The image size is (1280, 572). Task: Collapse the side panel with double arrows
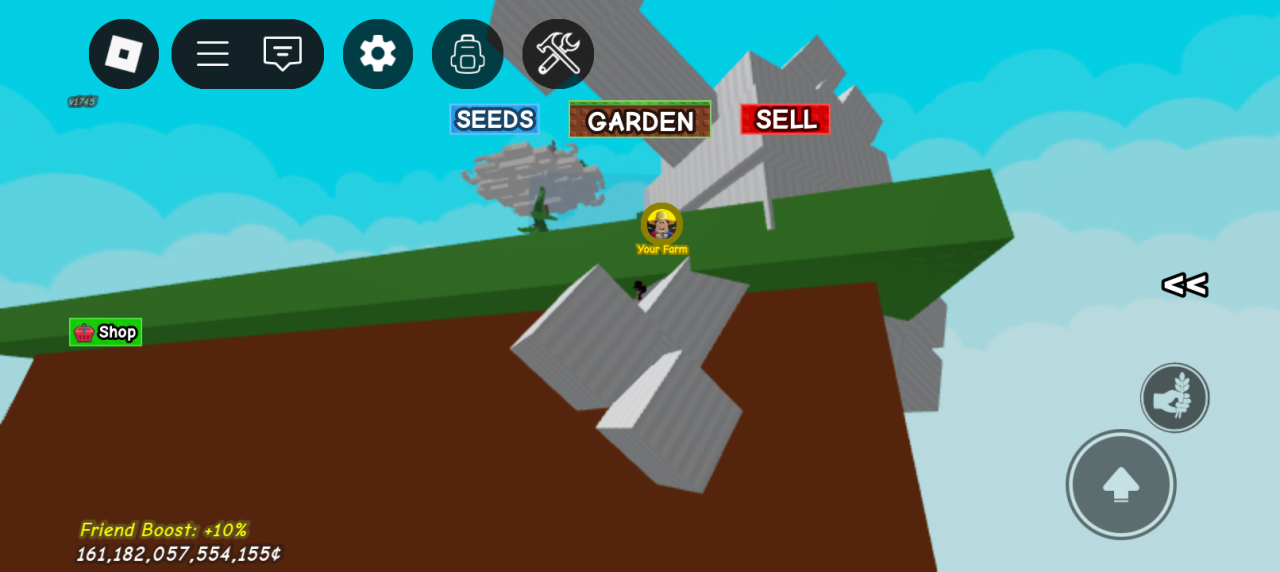(1184, 285)
